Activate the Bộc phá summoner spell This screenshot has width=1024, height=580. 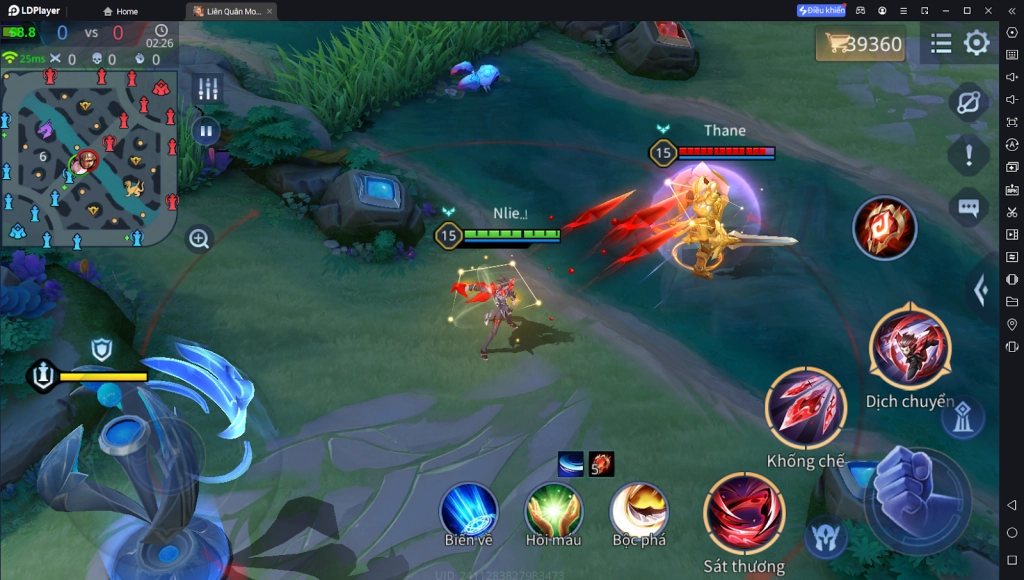639,509
